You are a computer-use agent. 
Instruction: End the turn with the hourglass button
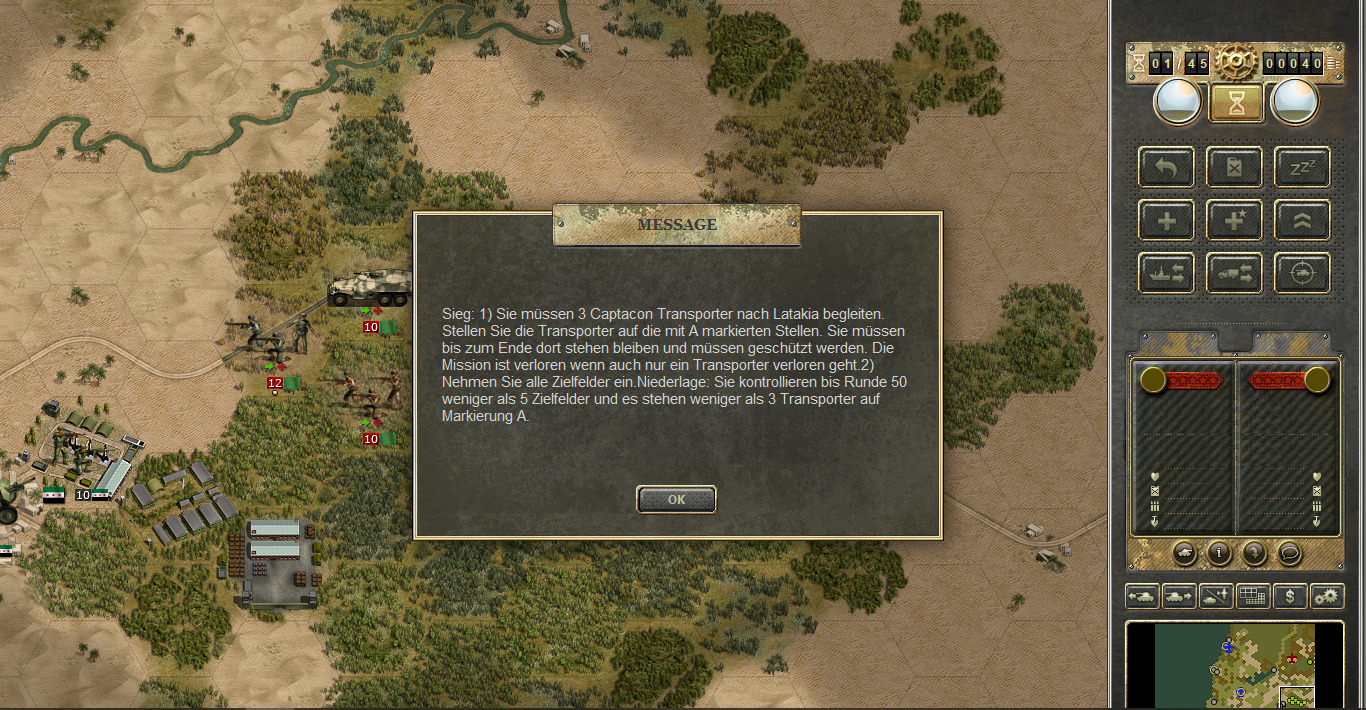click(x=1236, y=102)
